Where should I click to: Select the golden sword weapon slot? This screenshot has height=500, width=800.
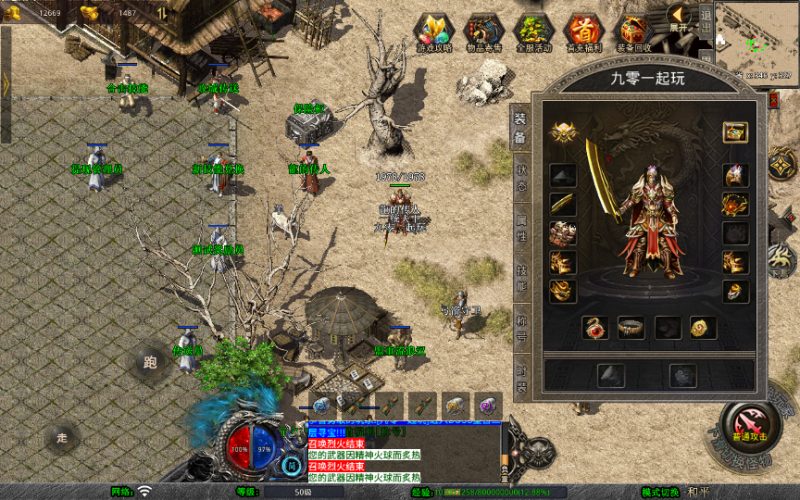(563, 204)
